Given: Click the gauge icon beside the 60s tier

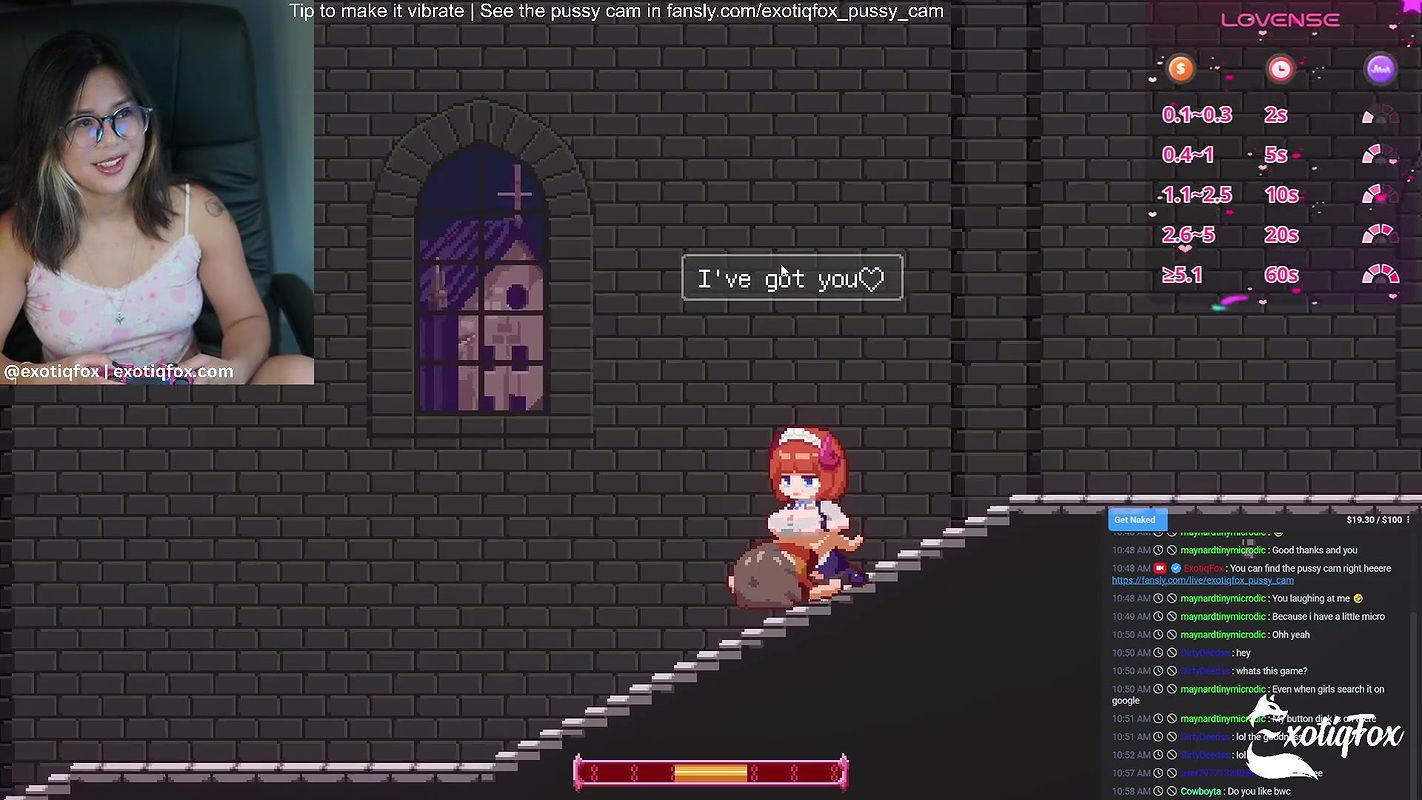Looking at the screenshot, I should [x=1380, y=274].
